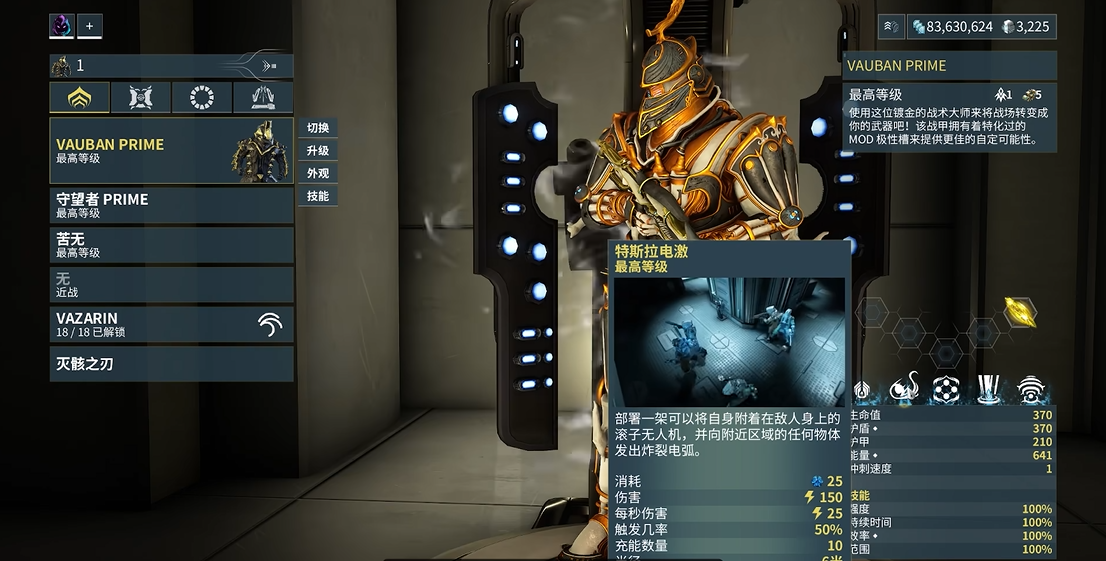Image resolution: width=1106 pixels, height=561 pixels.
Task: Select the third ability icon with orb cluster
Action: click(x=946, y=388)
